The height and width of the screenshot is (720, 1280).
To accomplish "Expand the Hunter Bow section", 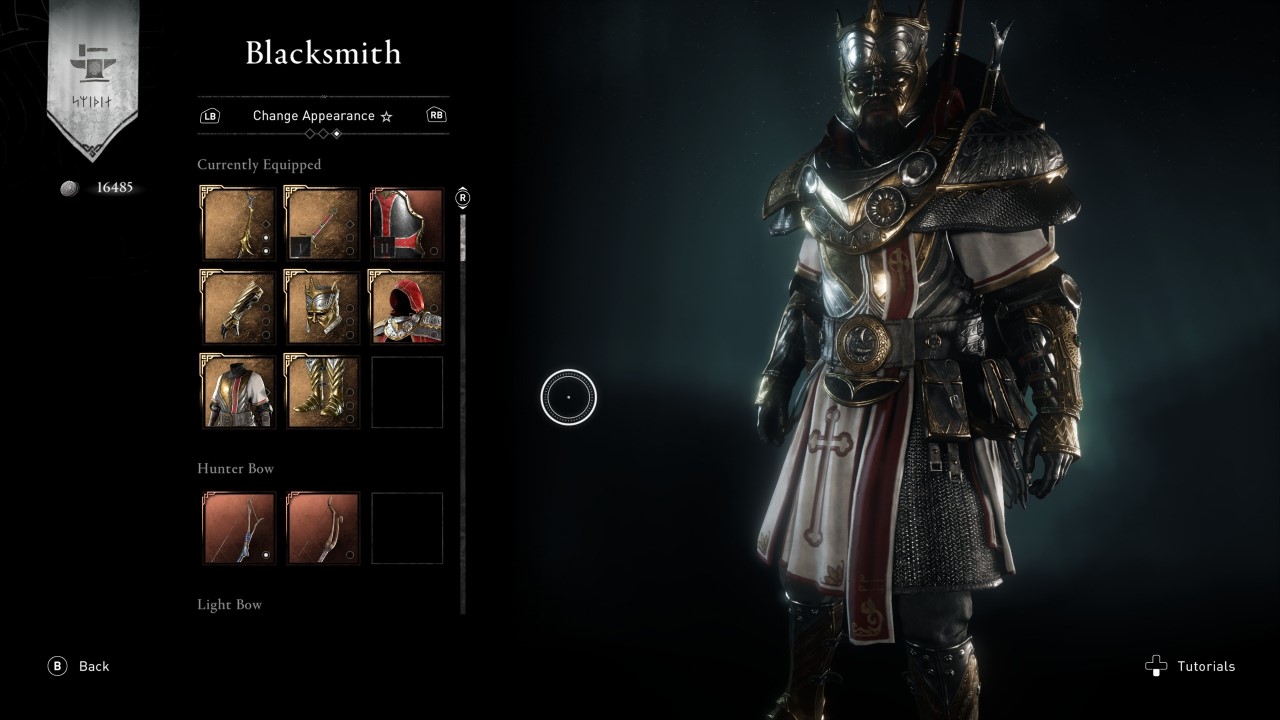I will 235,468.
